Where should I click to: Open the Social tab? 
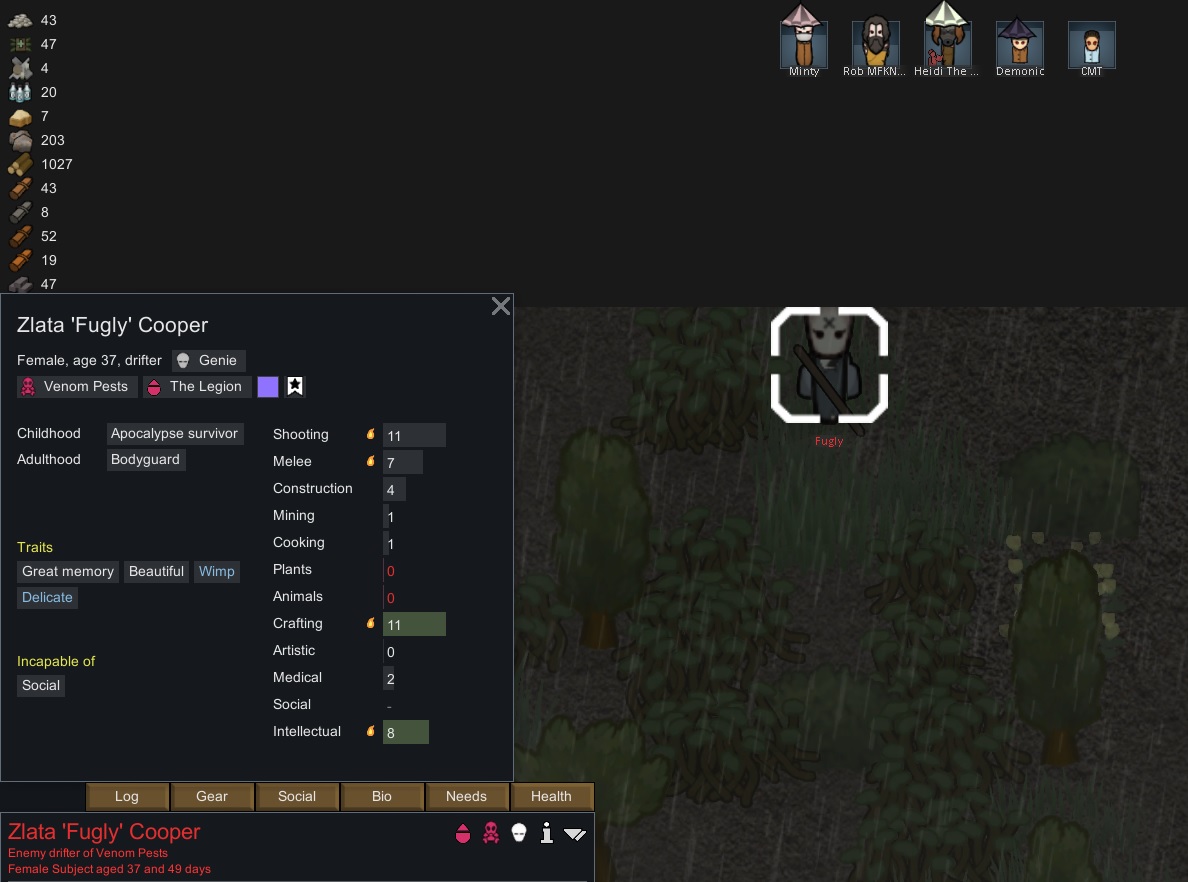pyautogui.click(x=297, y=796)
